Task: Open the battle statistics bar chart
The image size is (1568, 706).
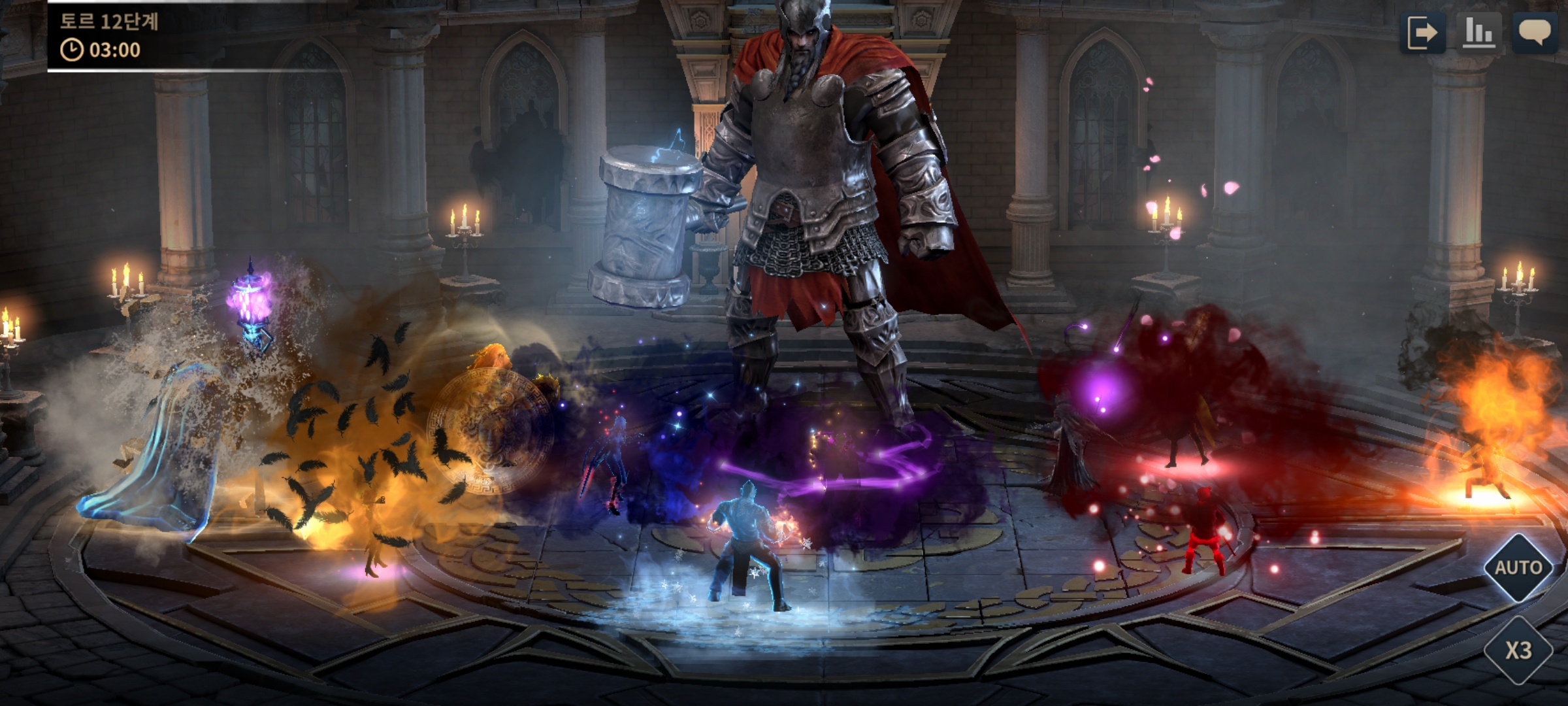Action: point(1478,33)
